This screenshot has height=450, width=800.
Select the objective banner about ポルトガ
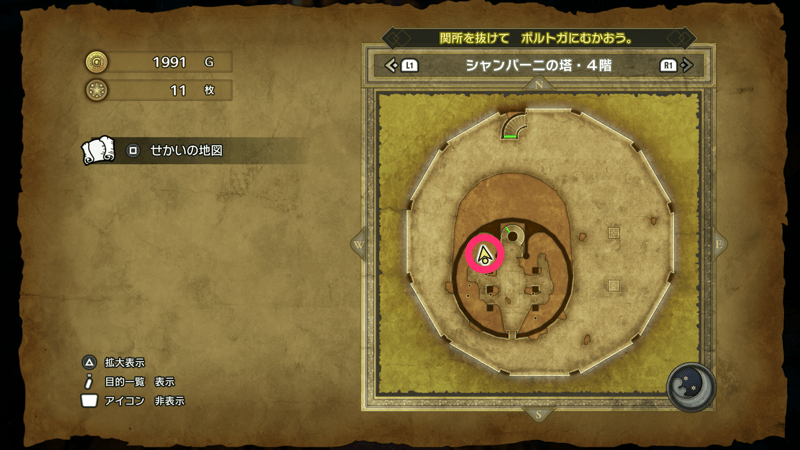tap(539, 38)
